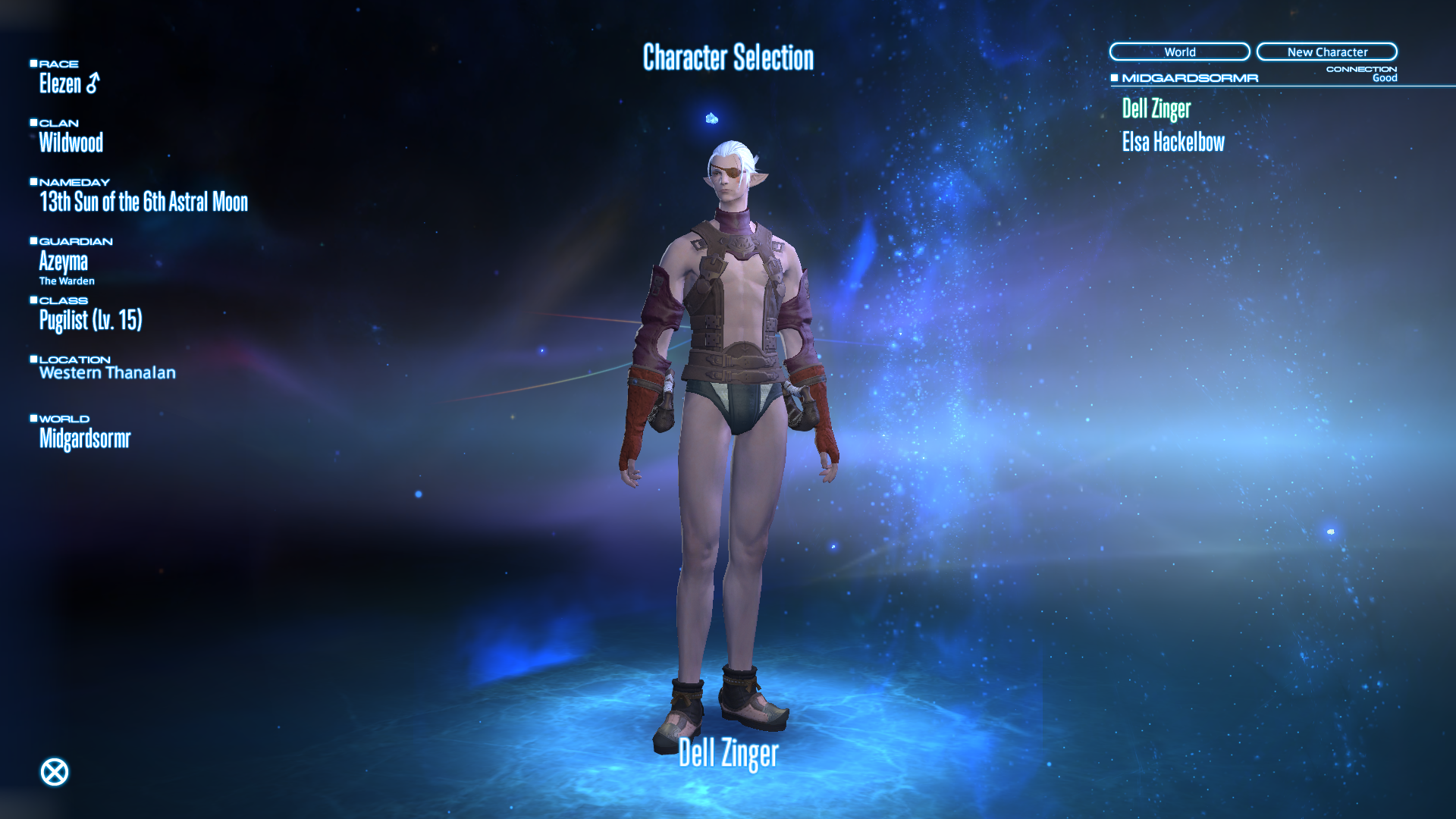Screen dimensions: 1456x819
Task: Select Dell Zinger from the character list
Action: 1156,109
